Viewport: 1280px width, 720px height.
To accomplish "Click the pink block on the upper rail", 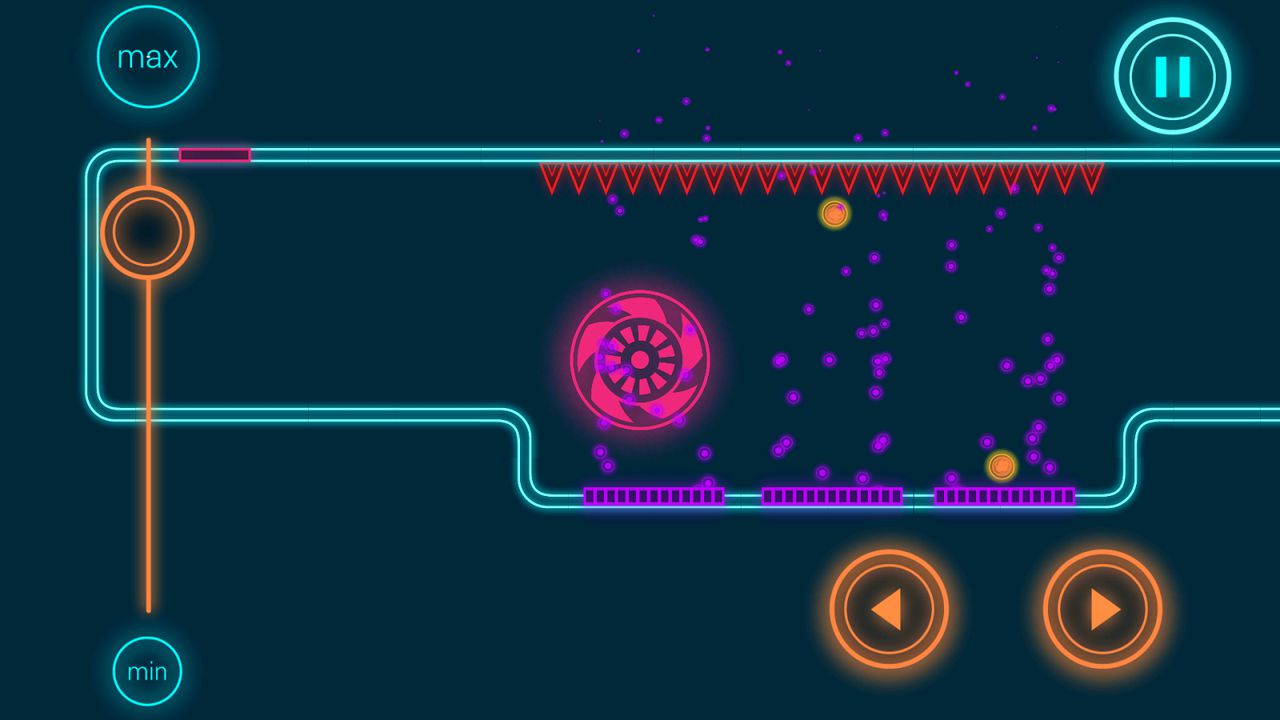I will coord(213,154).
